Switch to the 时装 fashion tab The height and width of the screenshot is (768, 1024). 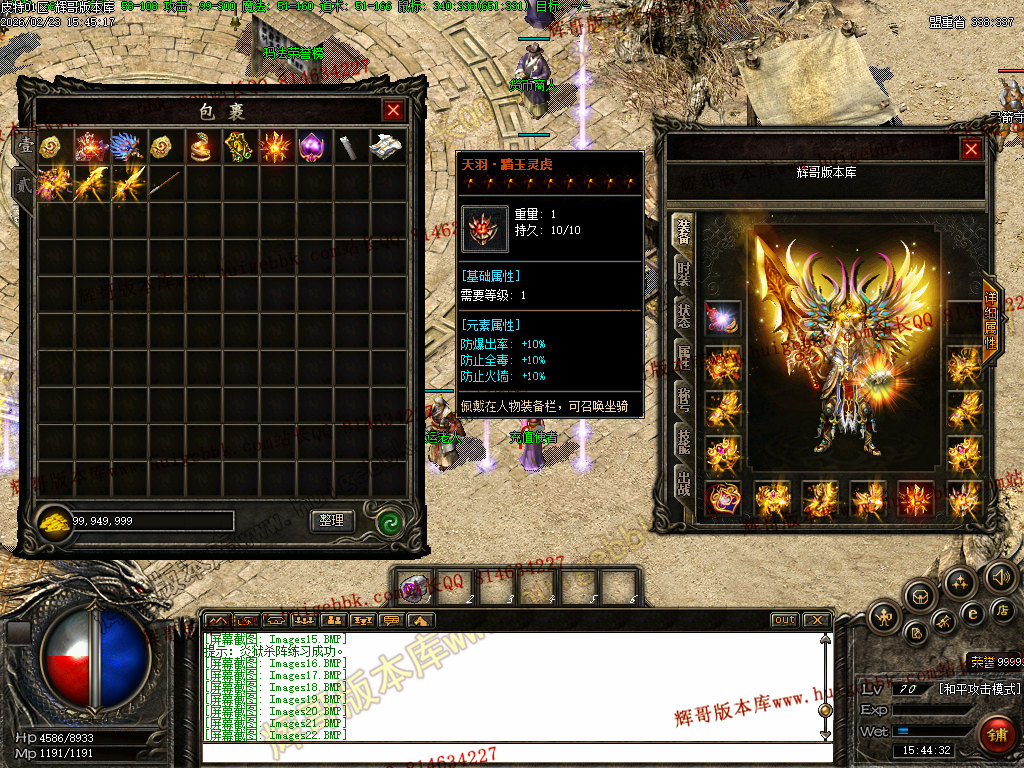point(684,272)
